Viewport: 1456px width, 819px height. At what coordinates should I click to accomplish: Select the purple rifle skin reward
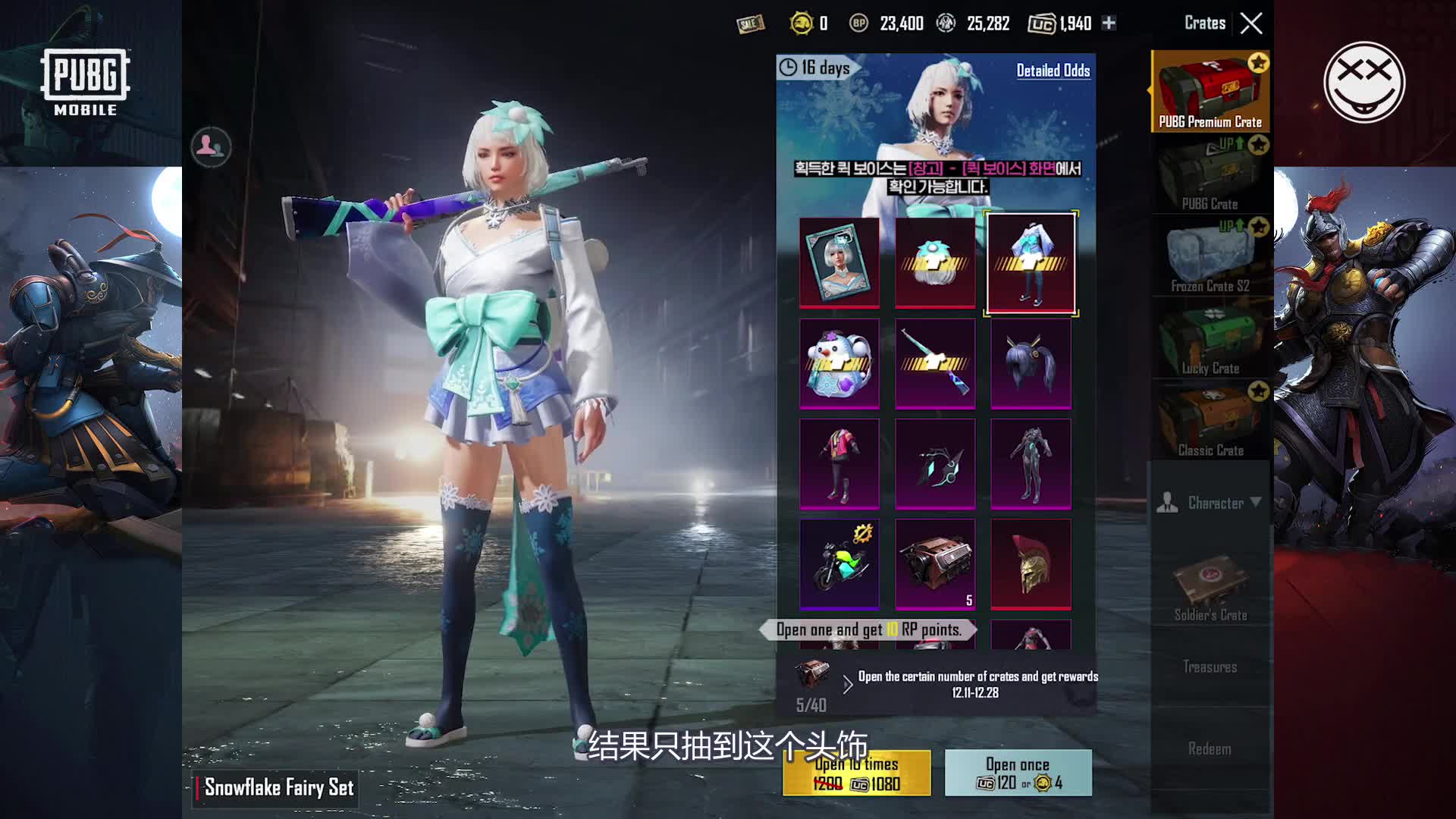click(x=935, y=362)
